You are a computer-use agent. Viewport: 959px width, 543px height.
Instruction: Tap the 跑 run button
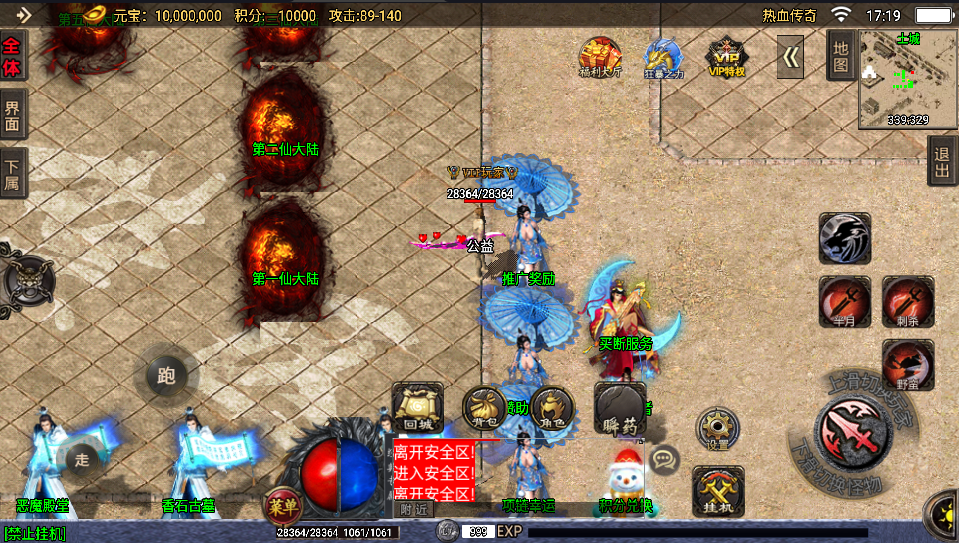pyautogui.click(x=166, y=375)
